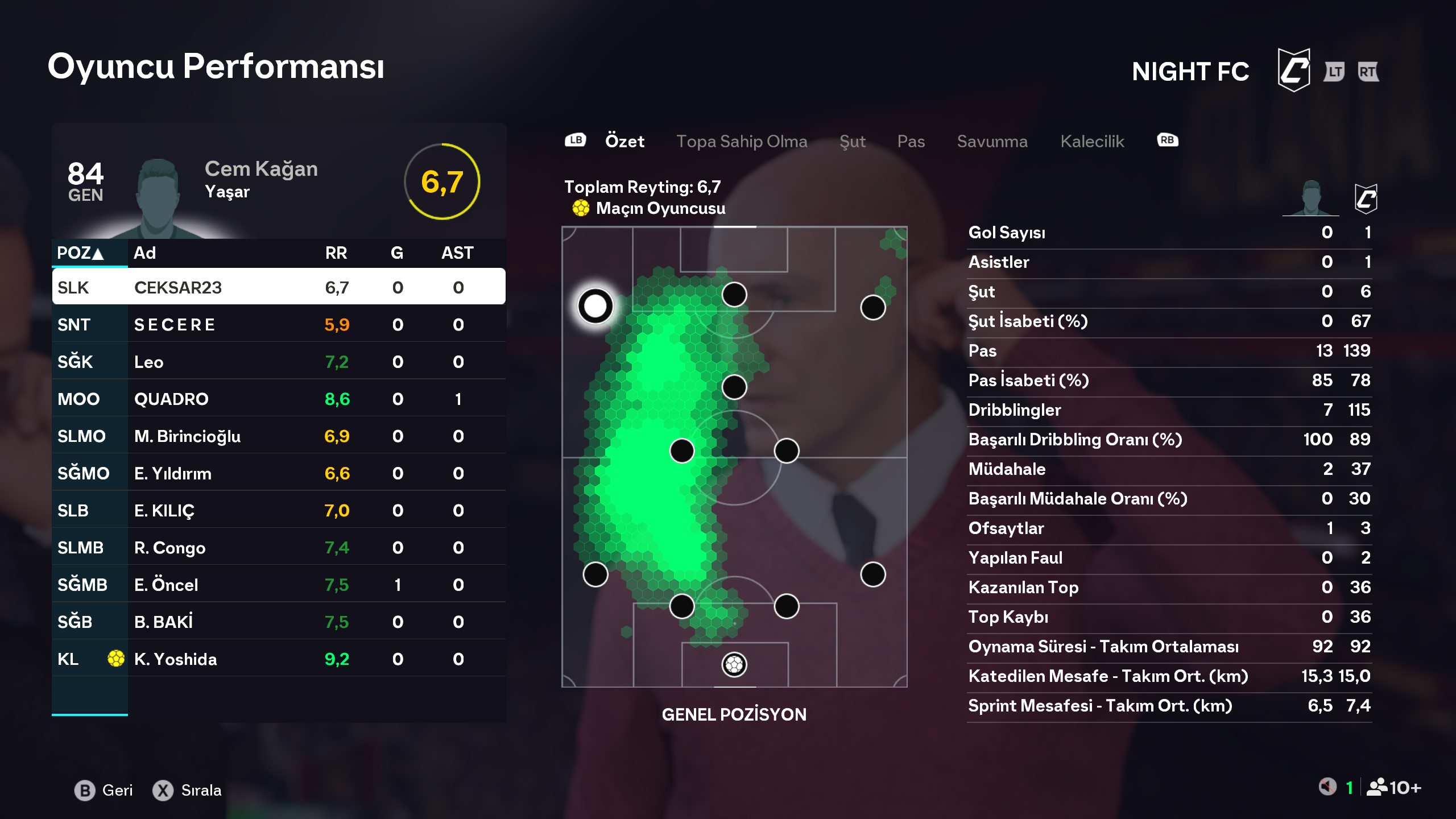This screenshot has height=819, width=1456.
Task: Pick QUADRO from the player list
Action: pos(279,399)
